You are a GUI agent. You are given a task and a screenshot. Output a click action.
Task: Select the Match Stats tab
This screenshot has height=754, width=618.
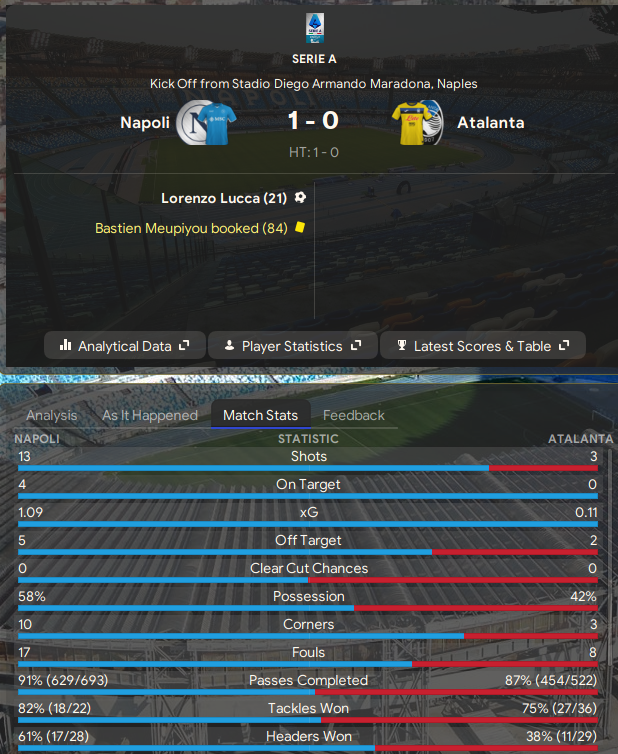260,415
